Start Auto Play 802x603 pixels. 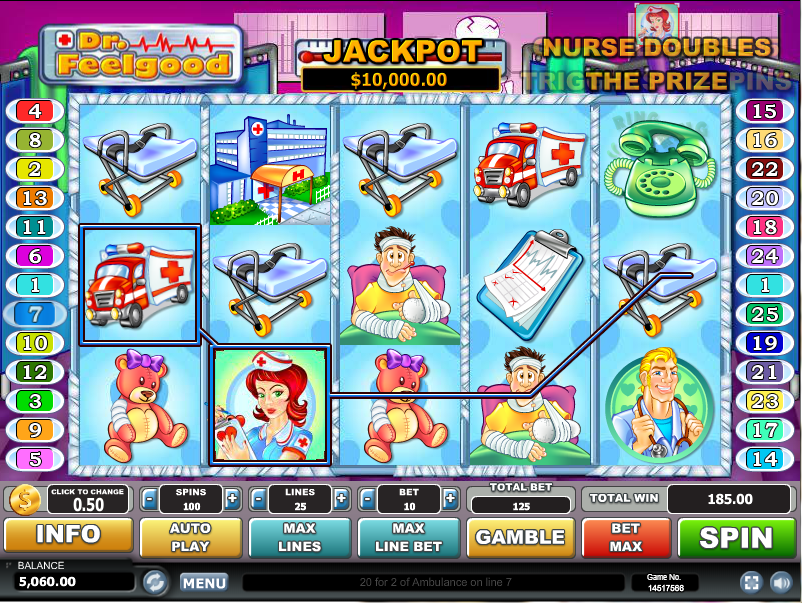[x=190, y=538]
